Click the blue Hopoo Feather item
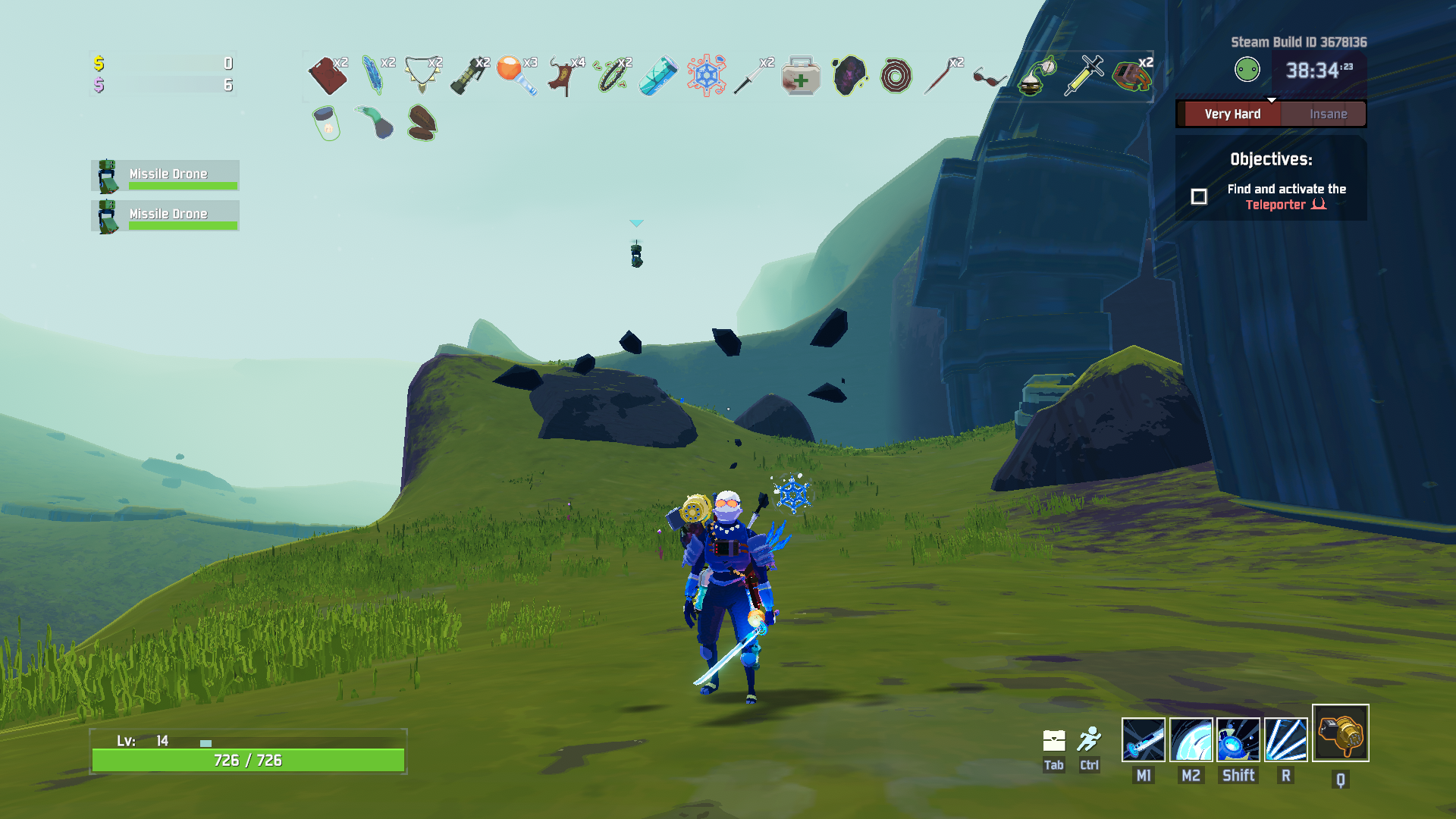1456x819 pixels. (x=374, y=75)
